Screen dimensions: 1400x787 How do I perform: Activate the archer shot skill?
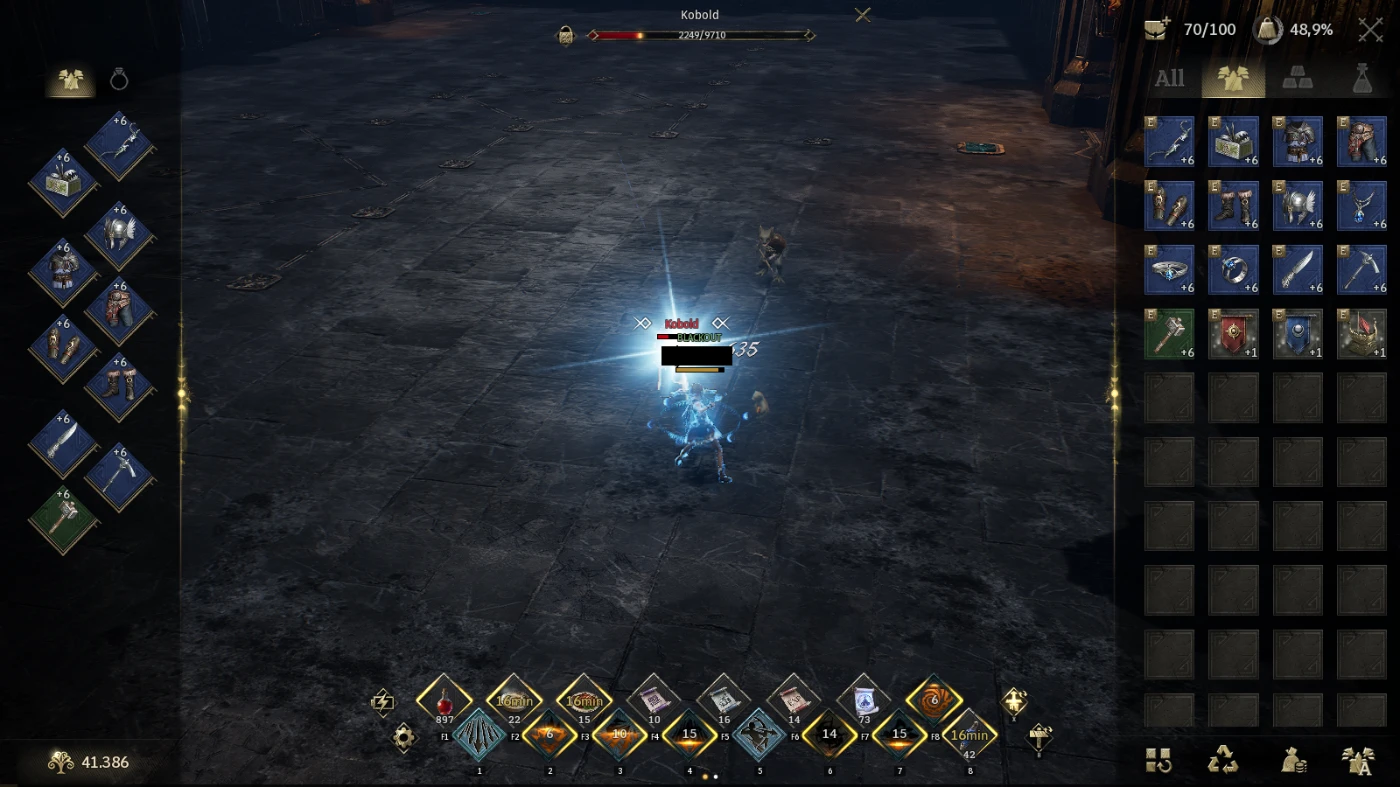pyautogui.click(x=759, y=737)
